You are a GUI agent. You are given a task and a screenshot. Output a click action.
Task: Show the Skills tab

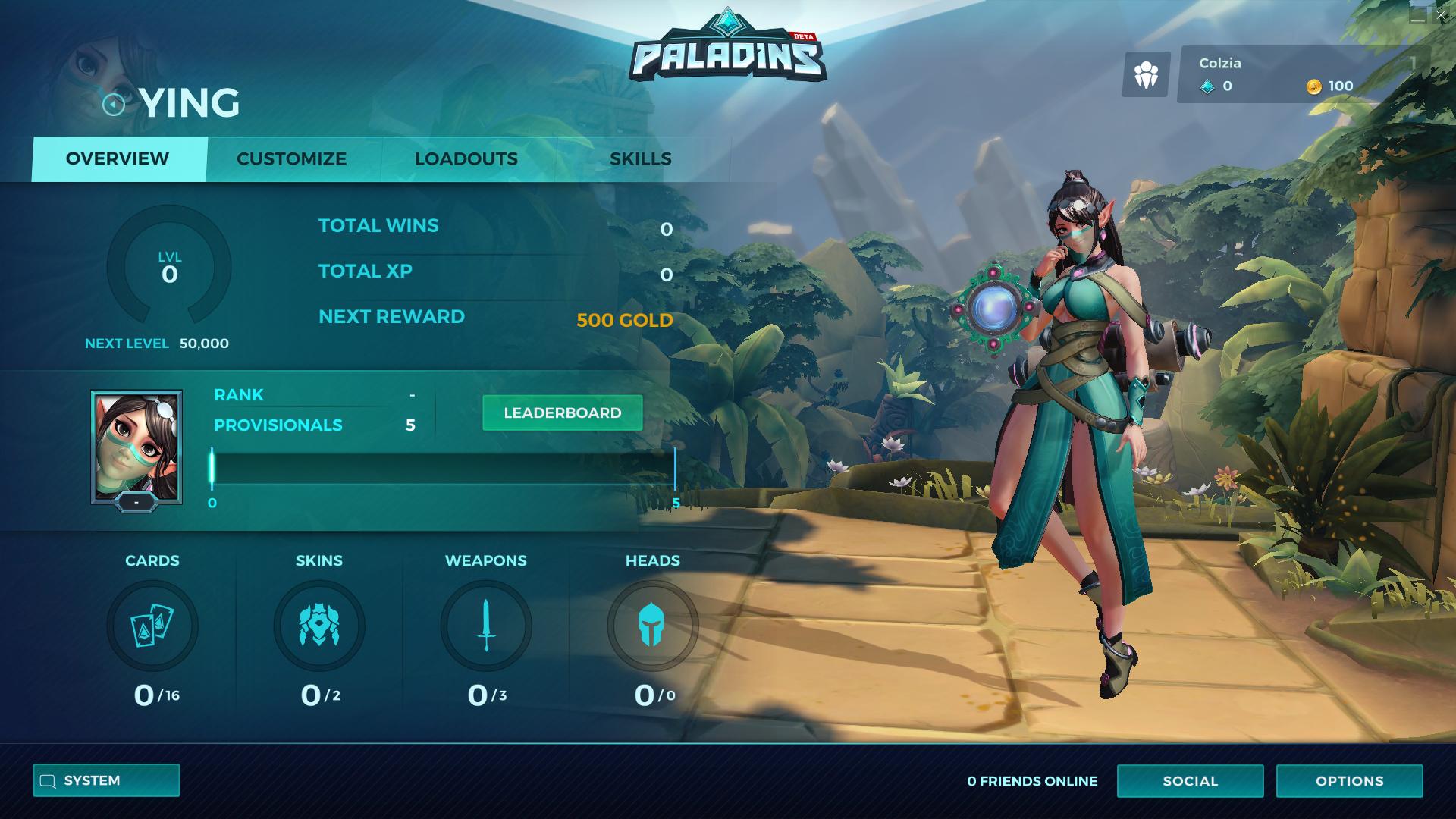(641, 159)
